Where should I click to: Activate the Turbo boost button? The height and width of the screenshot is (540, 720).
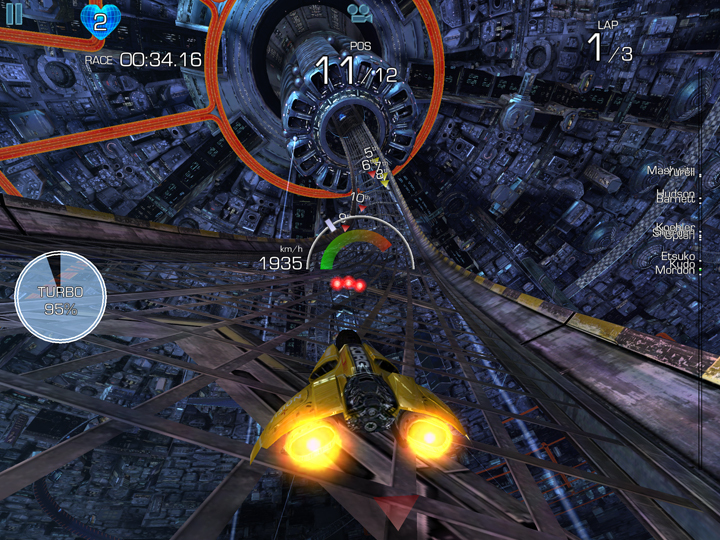(60, 298)
